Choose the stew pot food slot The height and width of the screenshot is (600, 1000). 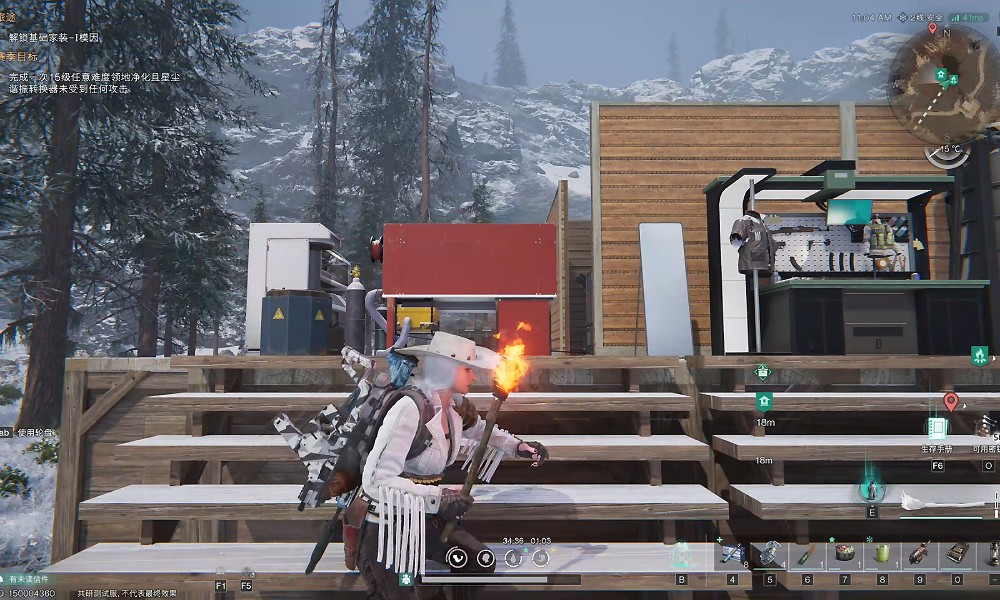[845, 553]
